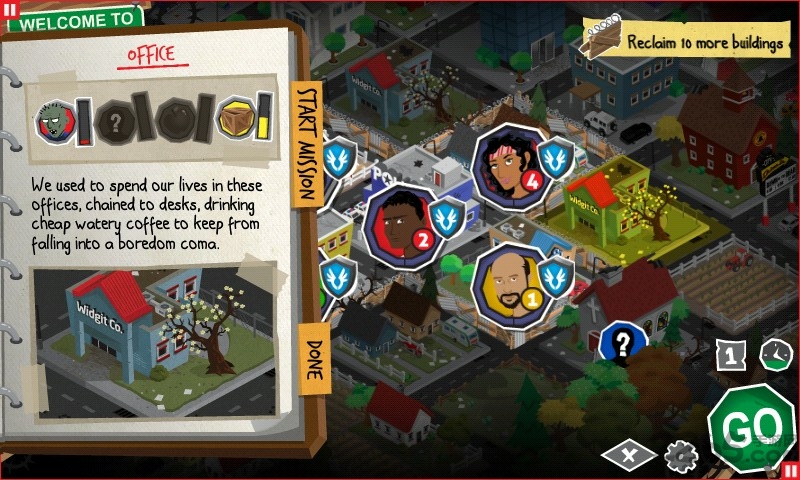Open the gear settings icon
The image size is (800, 480).
tap(682, 456)
